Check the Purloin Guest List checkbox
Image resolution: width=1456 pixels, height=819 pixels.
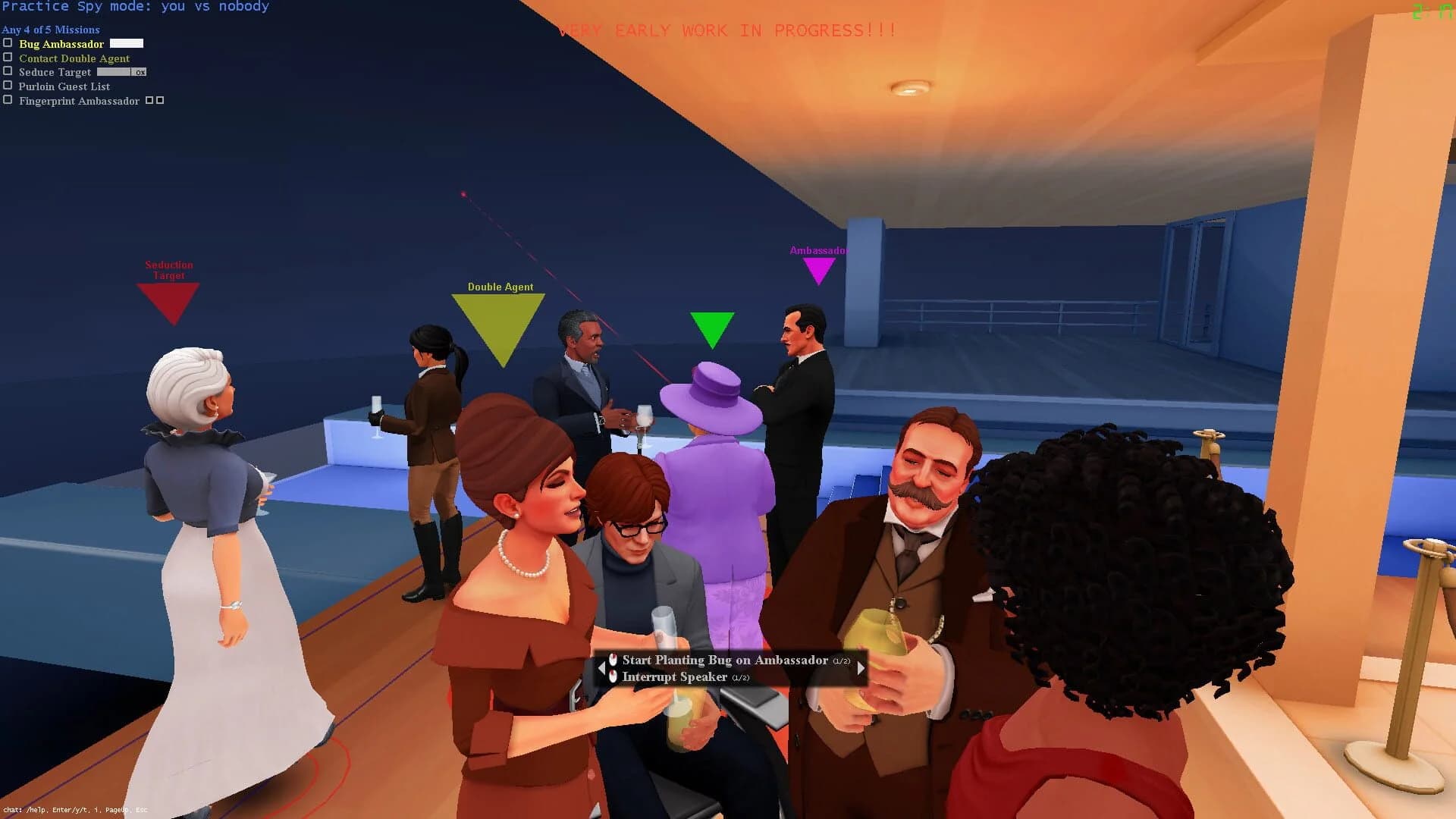click(x=8, y=85)
